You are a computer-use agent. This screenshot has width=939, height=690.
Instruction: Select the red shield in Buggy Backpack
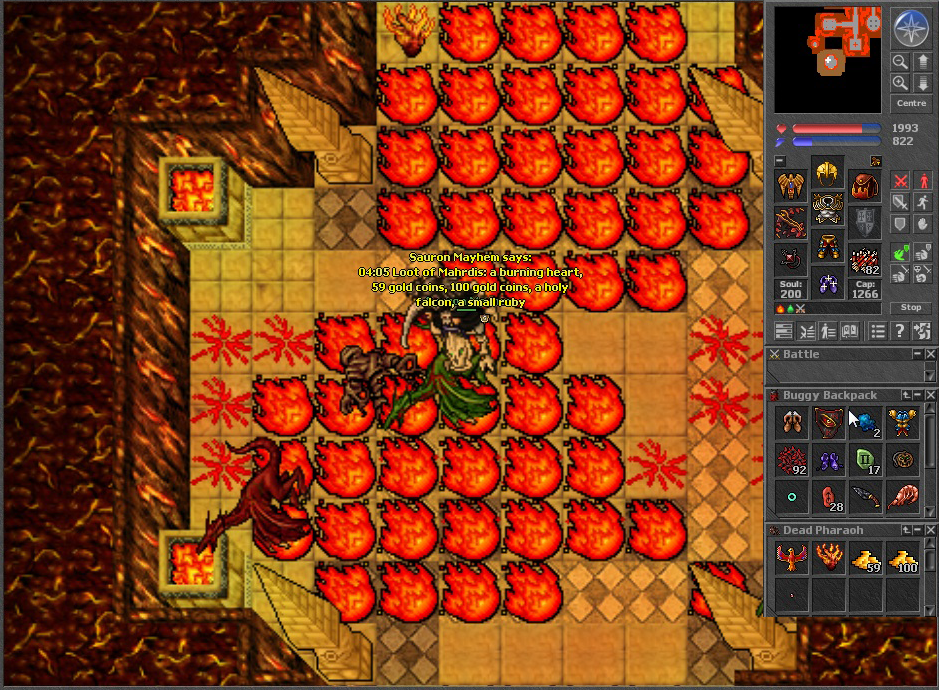click(x=829, y=423)
